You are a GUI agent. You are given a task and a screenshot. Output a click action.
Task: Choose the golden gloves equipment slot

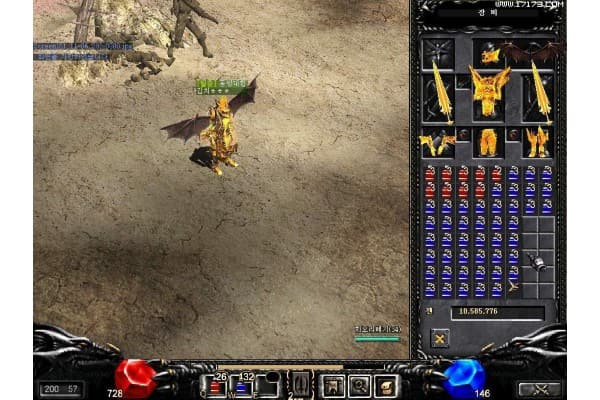[x=437, y=143]
